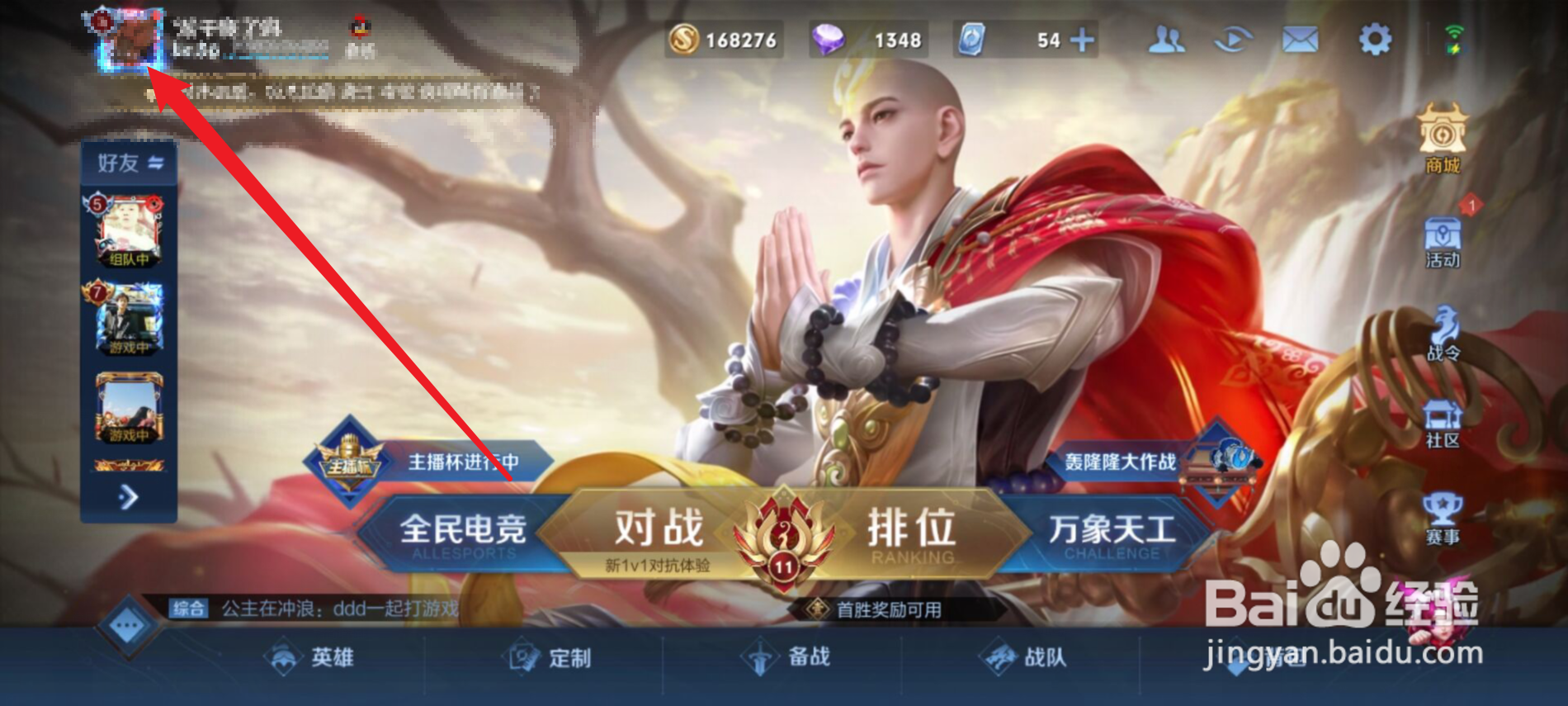This screenshot has width=1568, height=706.
Task: Toggle friend list sorting next to 好友
Action: pyautogui.click(x=155, y=163)
